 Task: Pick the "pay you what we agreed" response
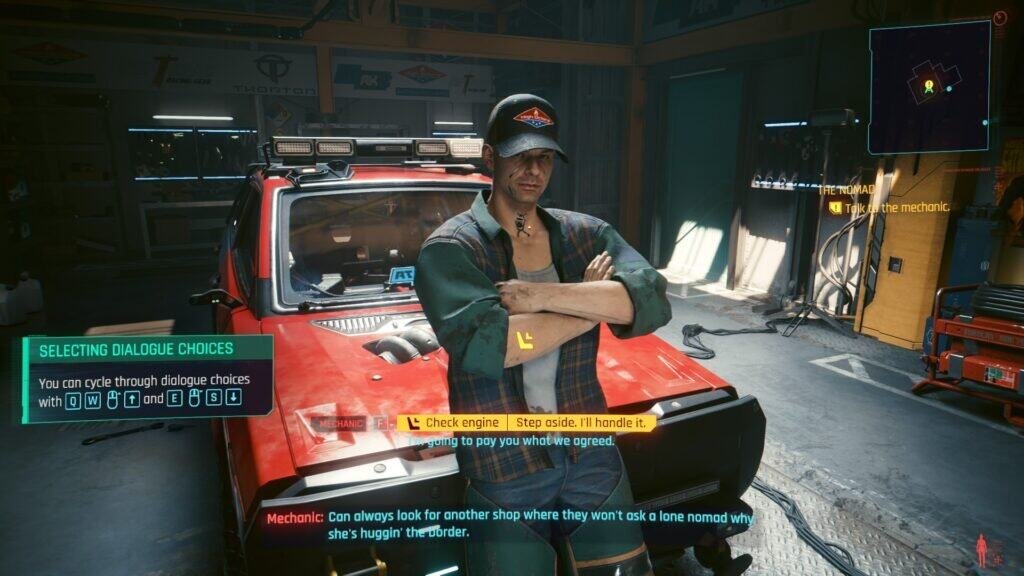(520, 440)
